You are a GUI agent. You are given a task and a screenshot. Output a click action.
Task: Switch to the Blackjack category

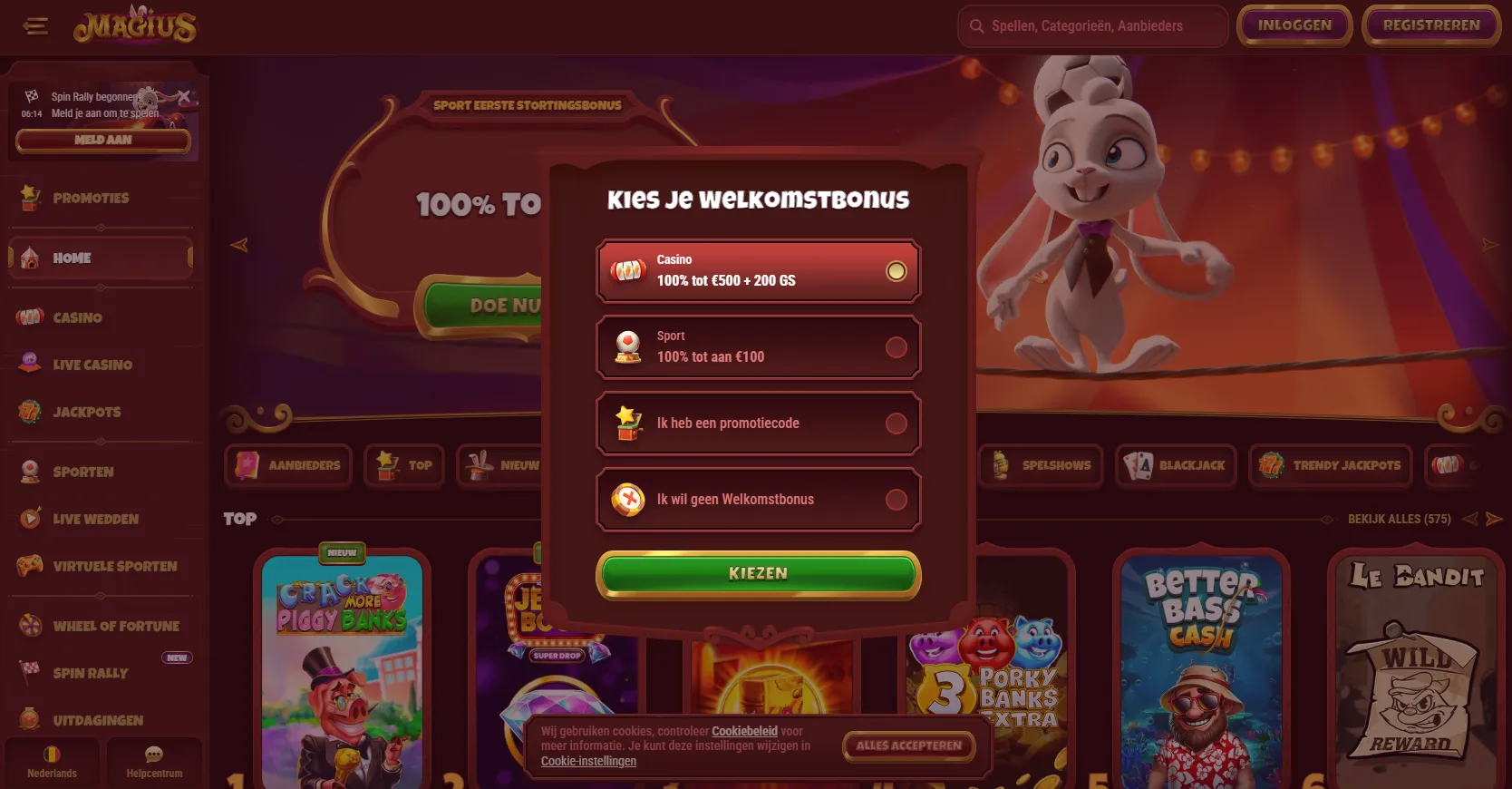(1175, 465)
